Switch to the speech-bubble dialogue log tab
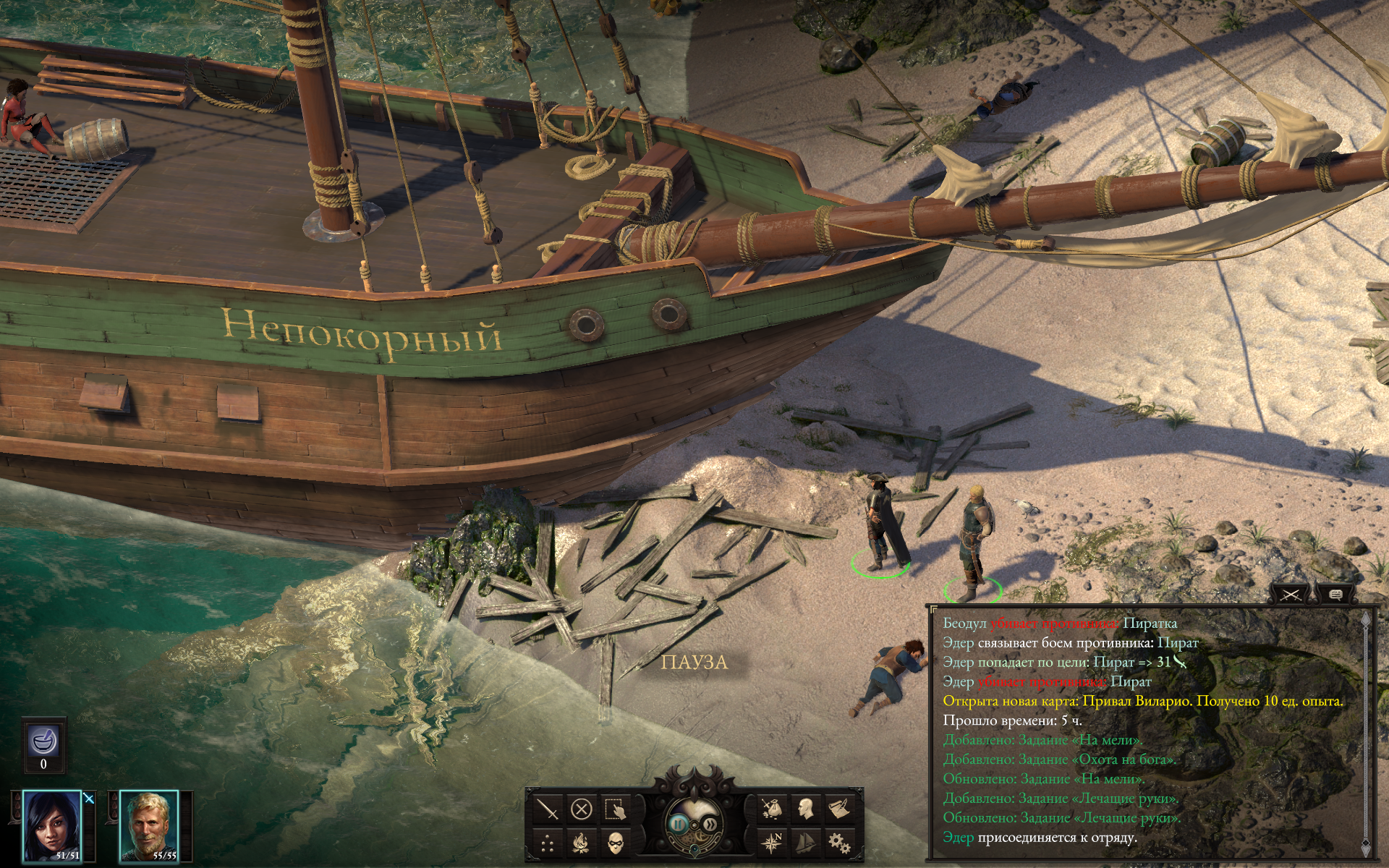The width and height of the screenshot is (1389, 868). coord(1335,595)
